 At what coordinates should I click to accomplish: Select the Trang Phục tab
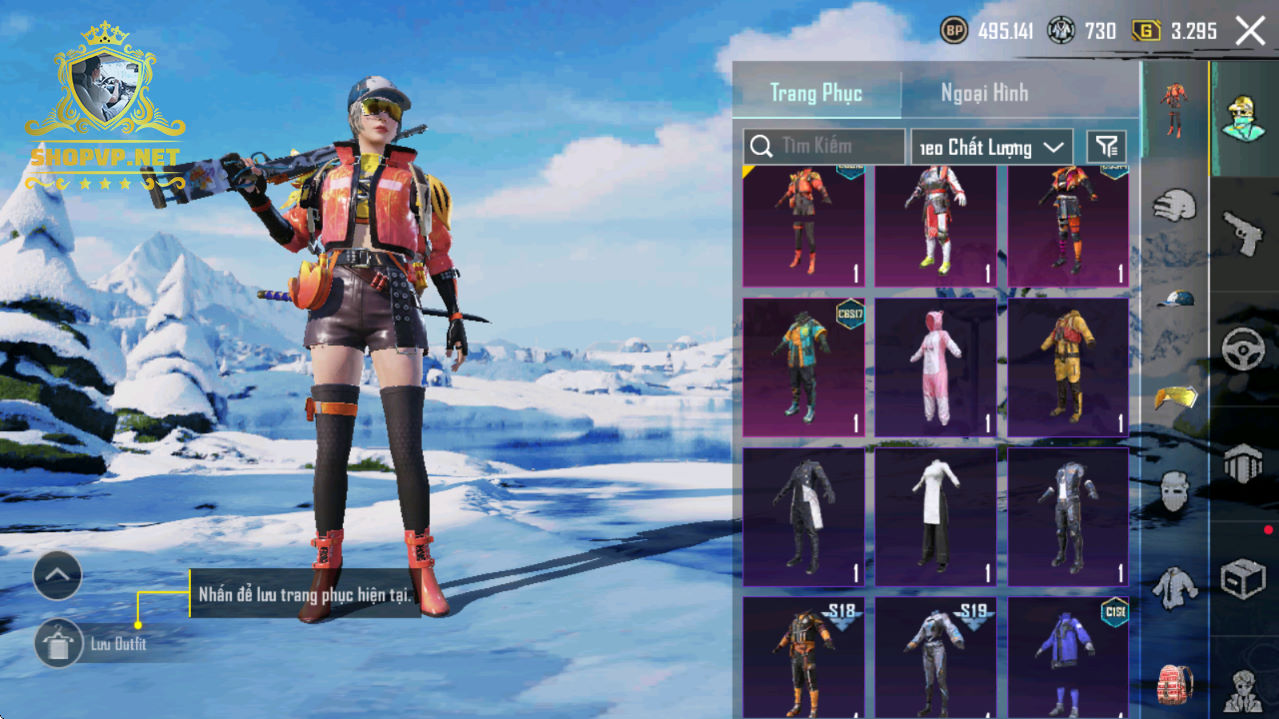click(x=816, y=93)
